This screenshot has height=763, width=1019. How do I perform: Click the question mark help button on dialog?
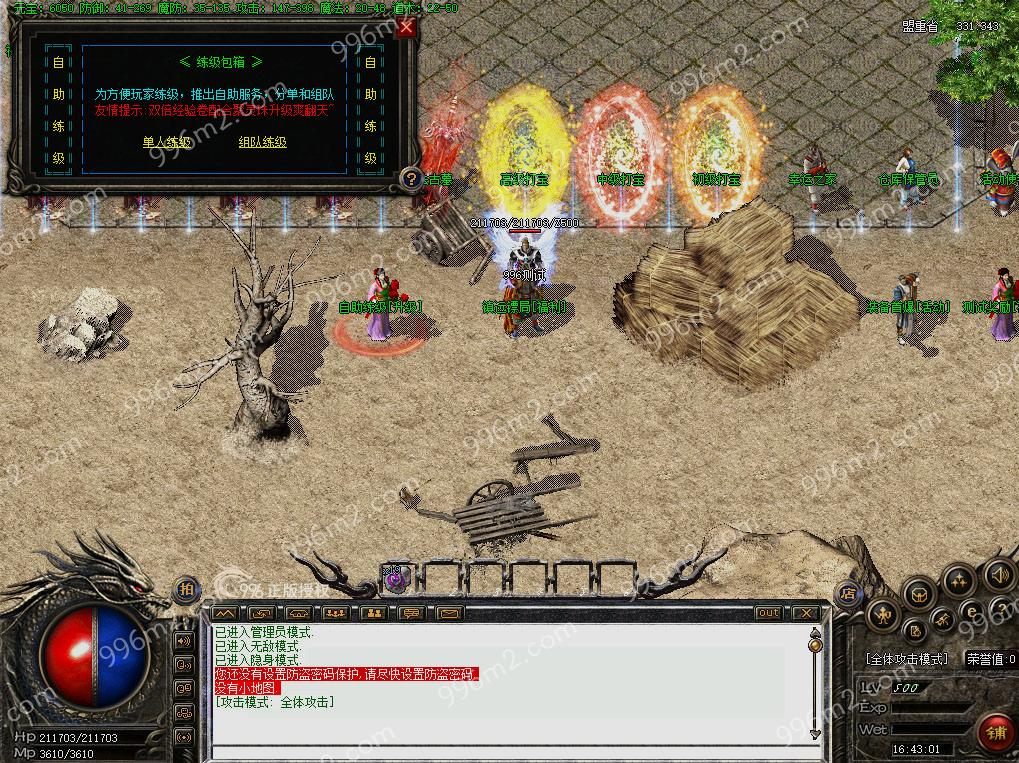[410, 179]
